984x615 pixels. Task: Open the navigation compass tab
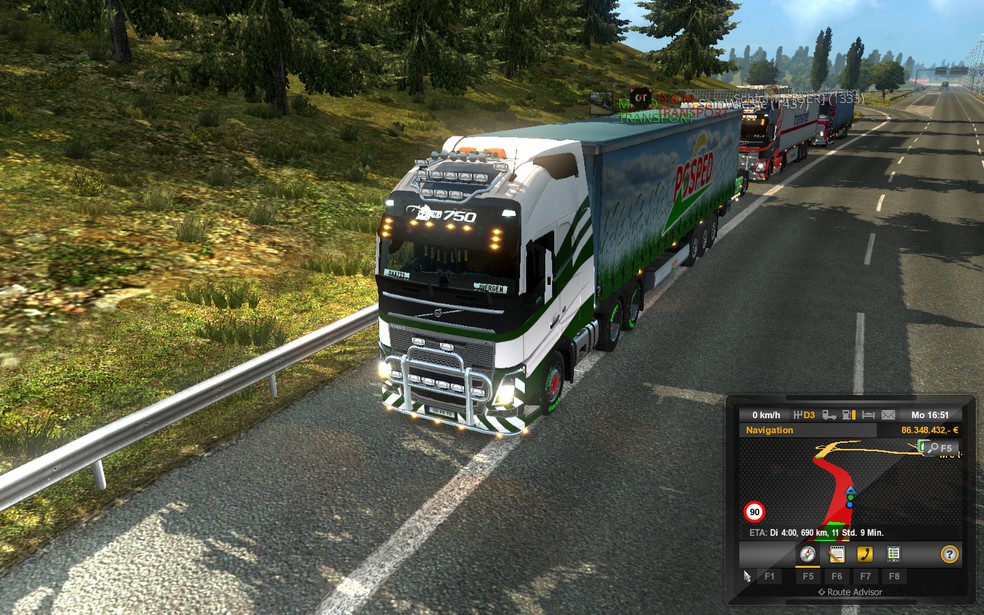pos(807,554)
